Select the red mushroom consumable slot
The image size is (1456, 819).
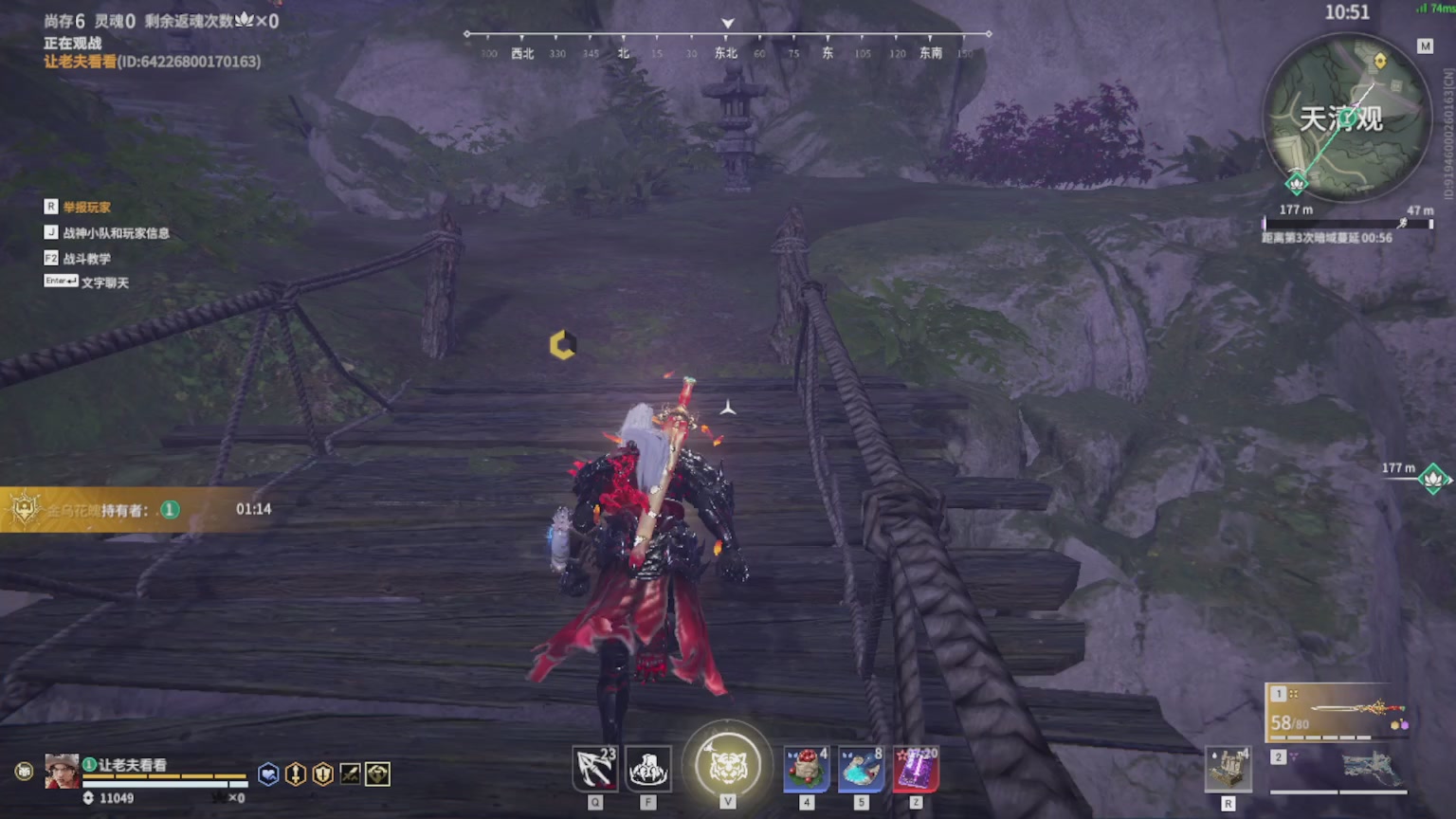[807, 769]
